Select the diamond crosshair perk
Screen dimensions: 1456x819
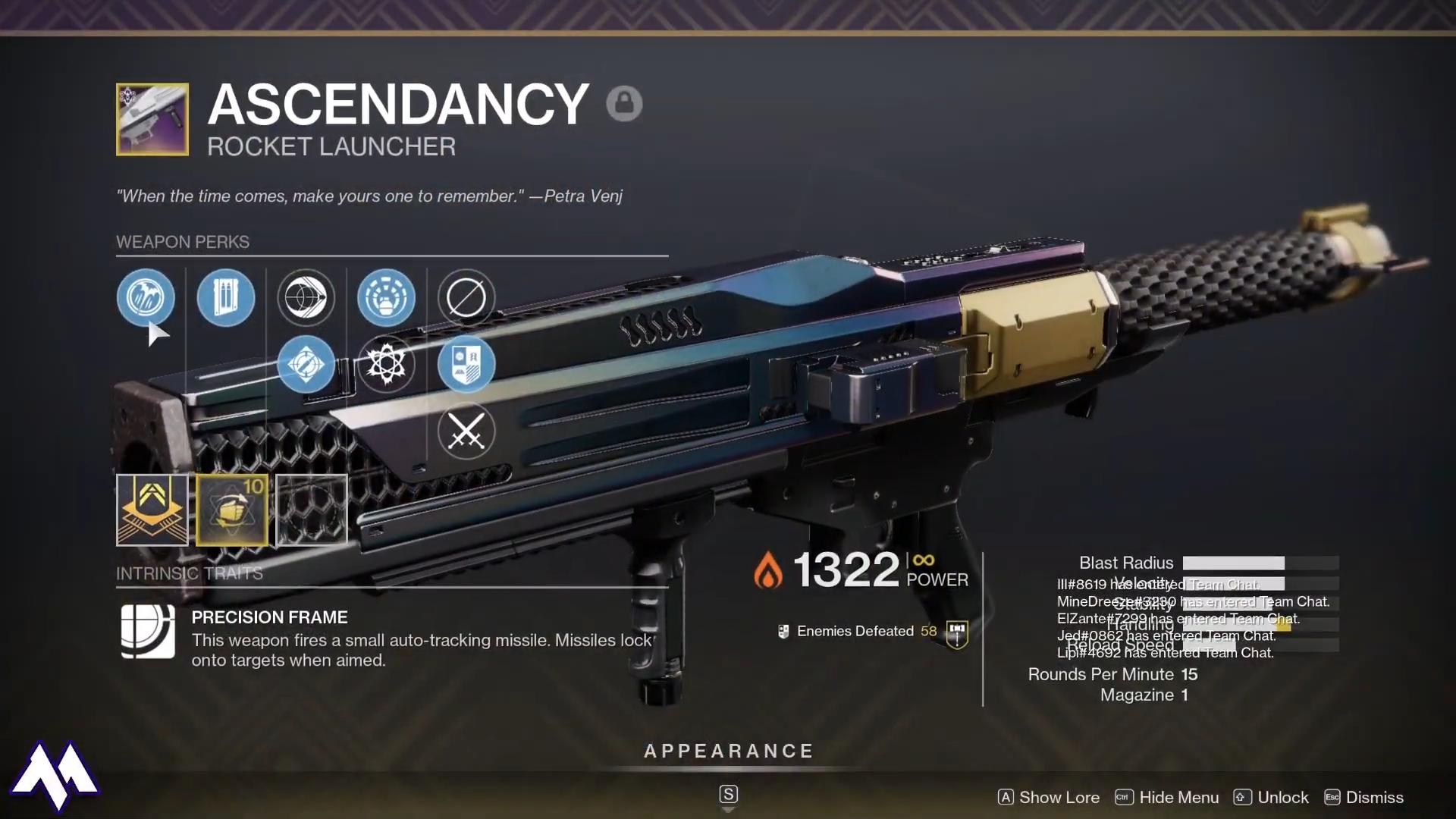point(306,364)
